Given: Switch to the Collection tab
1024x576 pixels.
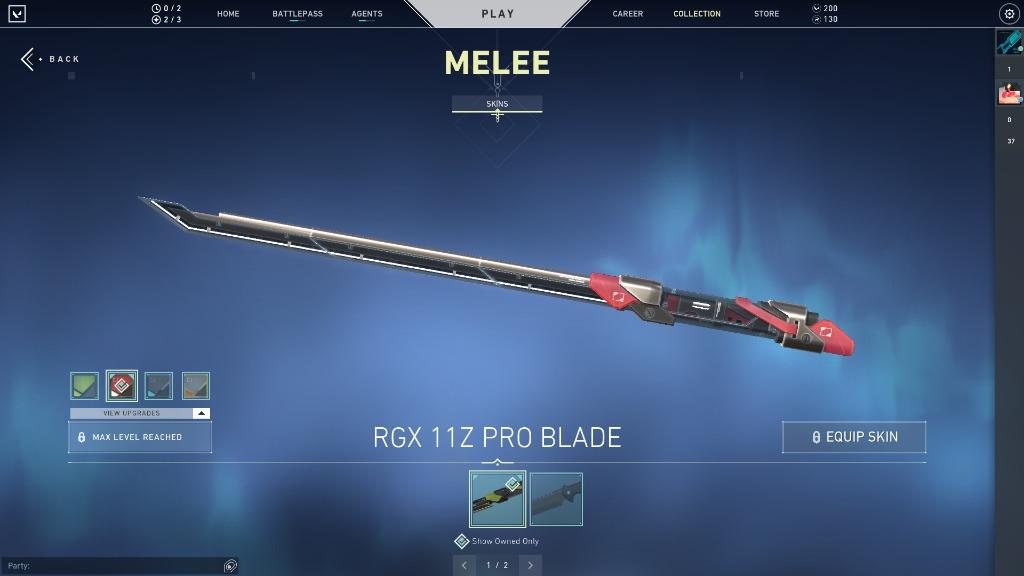Looking at the screenshot, I should point(697,14).
